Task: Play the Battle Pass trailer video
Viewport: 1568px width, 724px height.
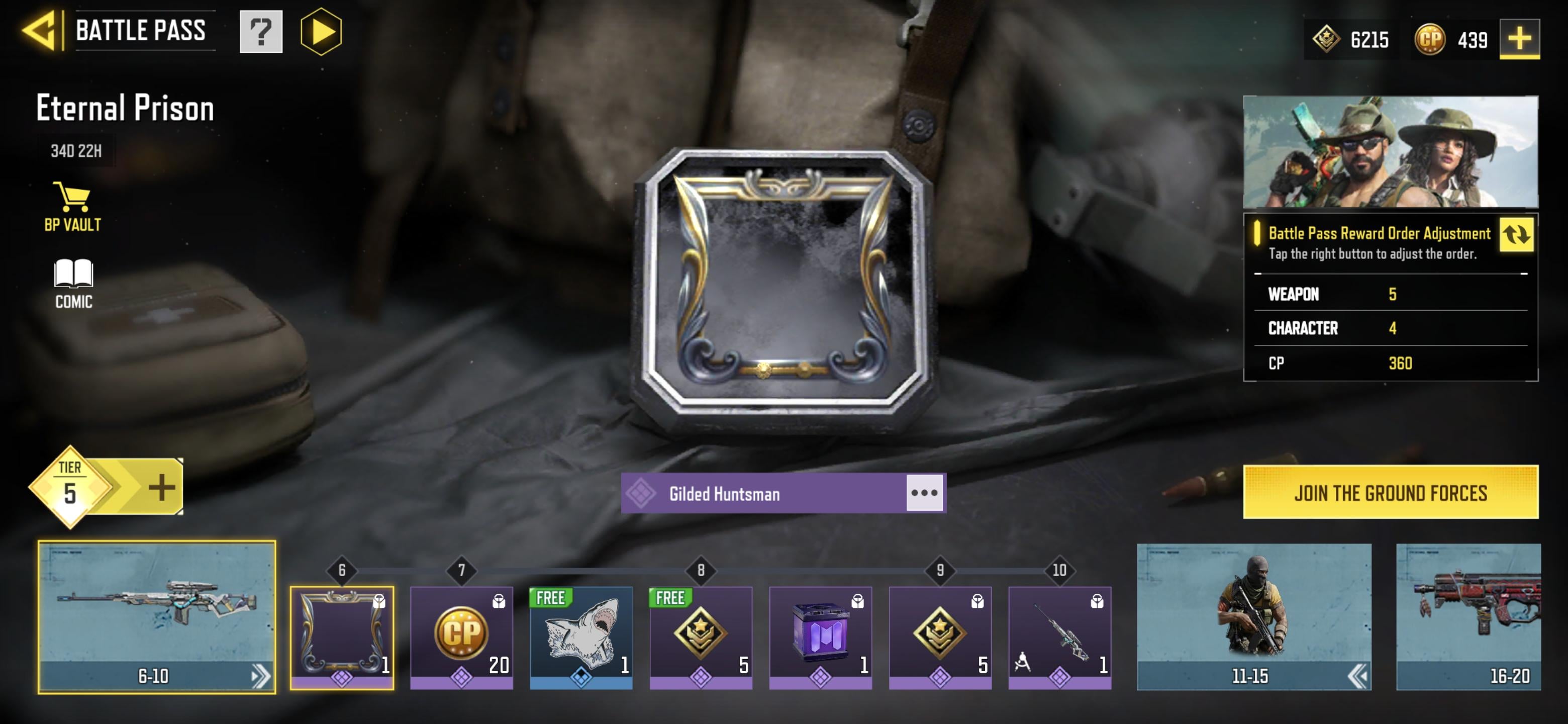Action: point(321,32)
